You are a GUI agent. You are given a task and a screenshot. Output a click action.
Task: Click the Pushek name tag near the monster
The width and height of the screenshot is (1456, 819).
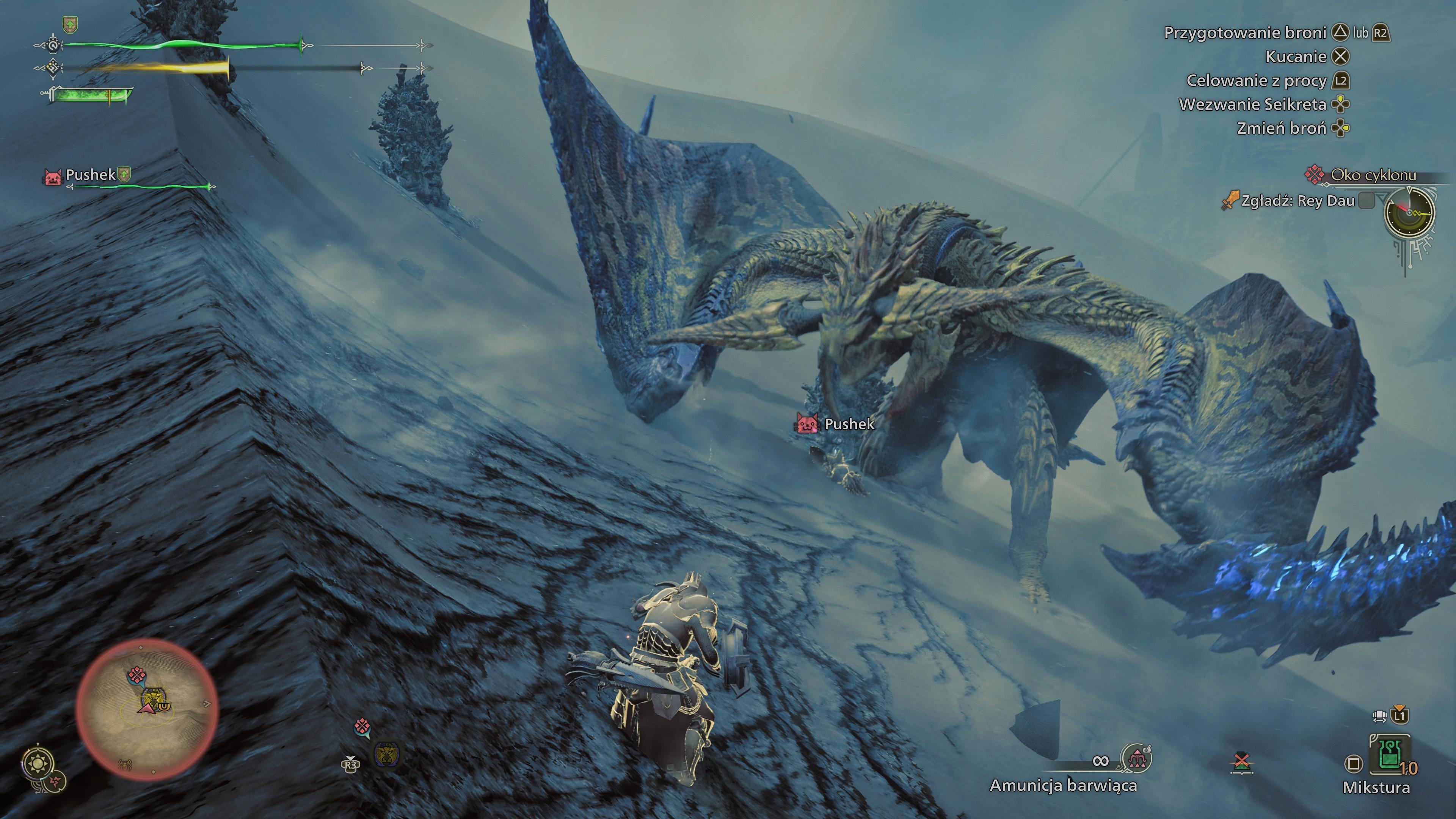click(x=849, y=424)
